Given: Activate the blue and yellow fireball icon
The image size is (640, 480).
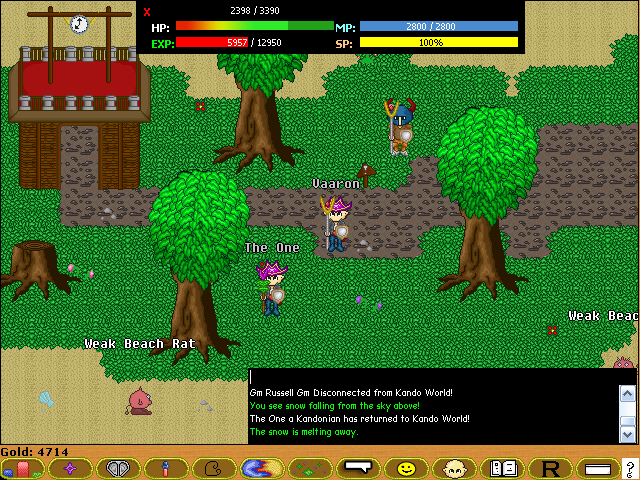Looking at the screenshot, I should pyautogui.click(x=262, y=468).
